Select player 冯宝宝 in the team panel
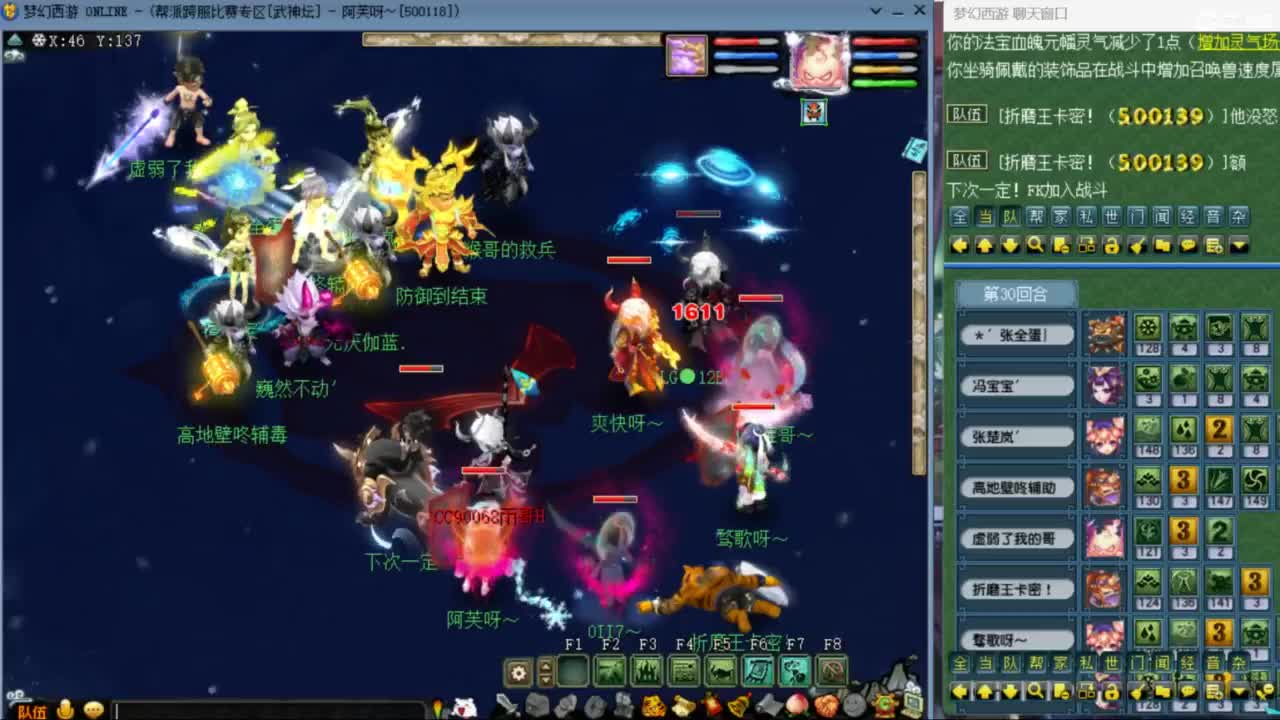1280x720 pixels. 1016,384
